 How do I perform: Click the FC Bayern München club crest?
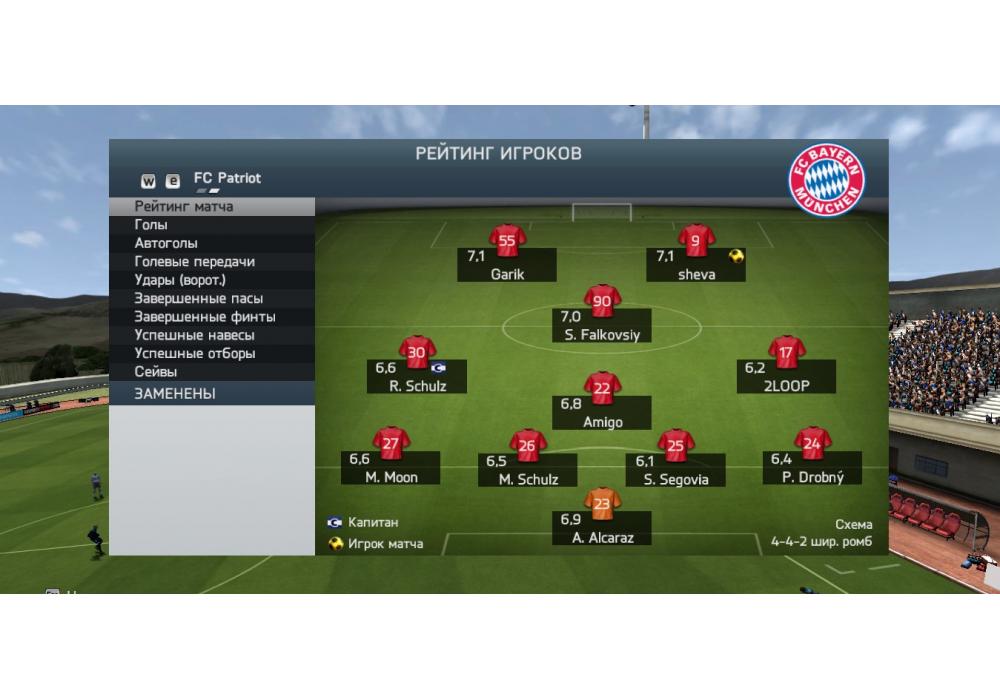coord(826,181)
